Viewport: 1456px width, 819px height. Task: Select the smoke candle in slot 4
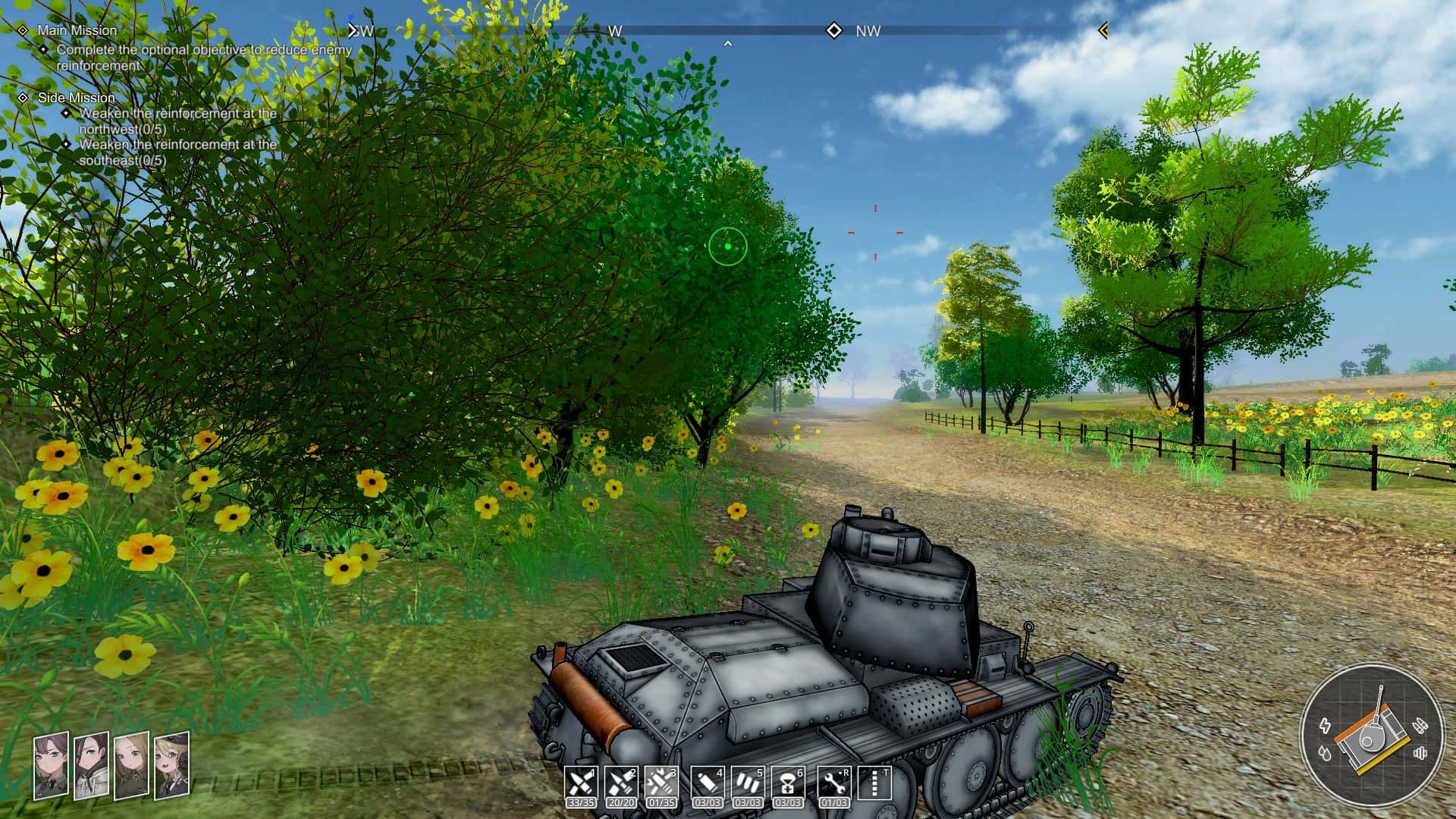tap(704, 783)
